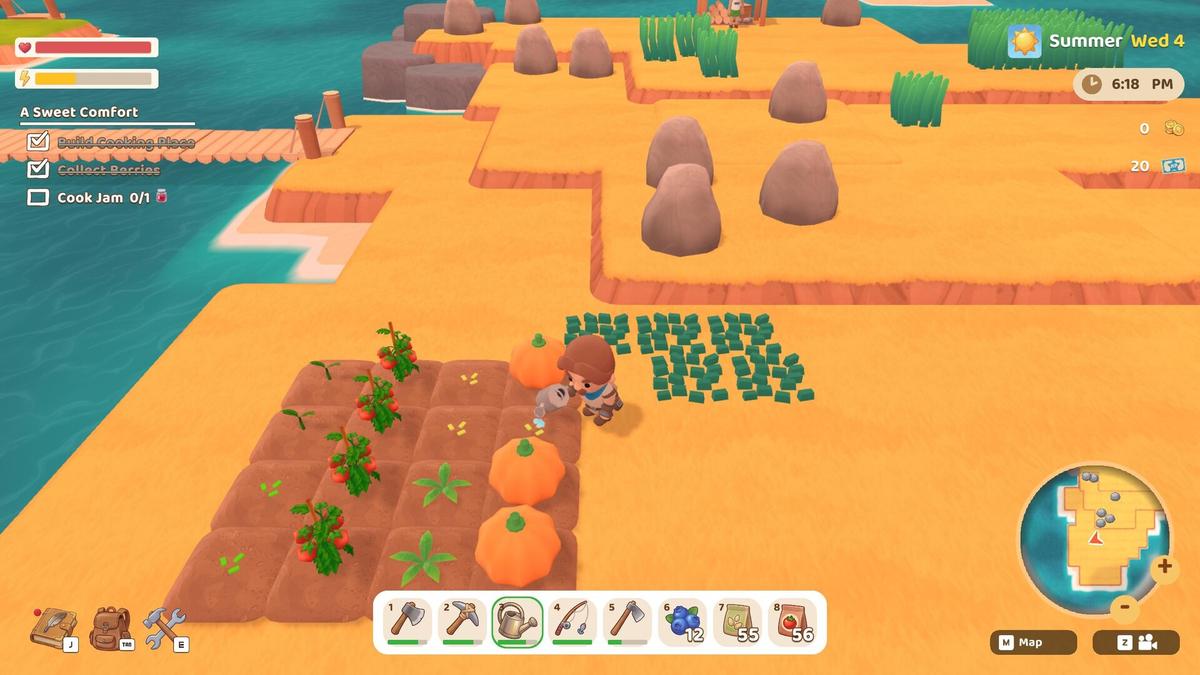Activate the camera mode button
The width and height of the screenshot is (1200, 675).
(x=1136, y=643)
